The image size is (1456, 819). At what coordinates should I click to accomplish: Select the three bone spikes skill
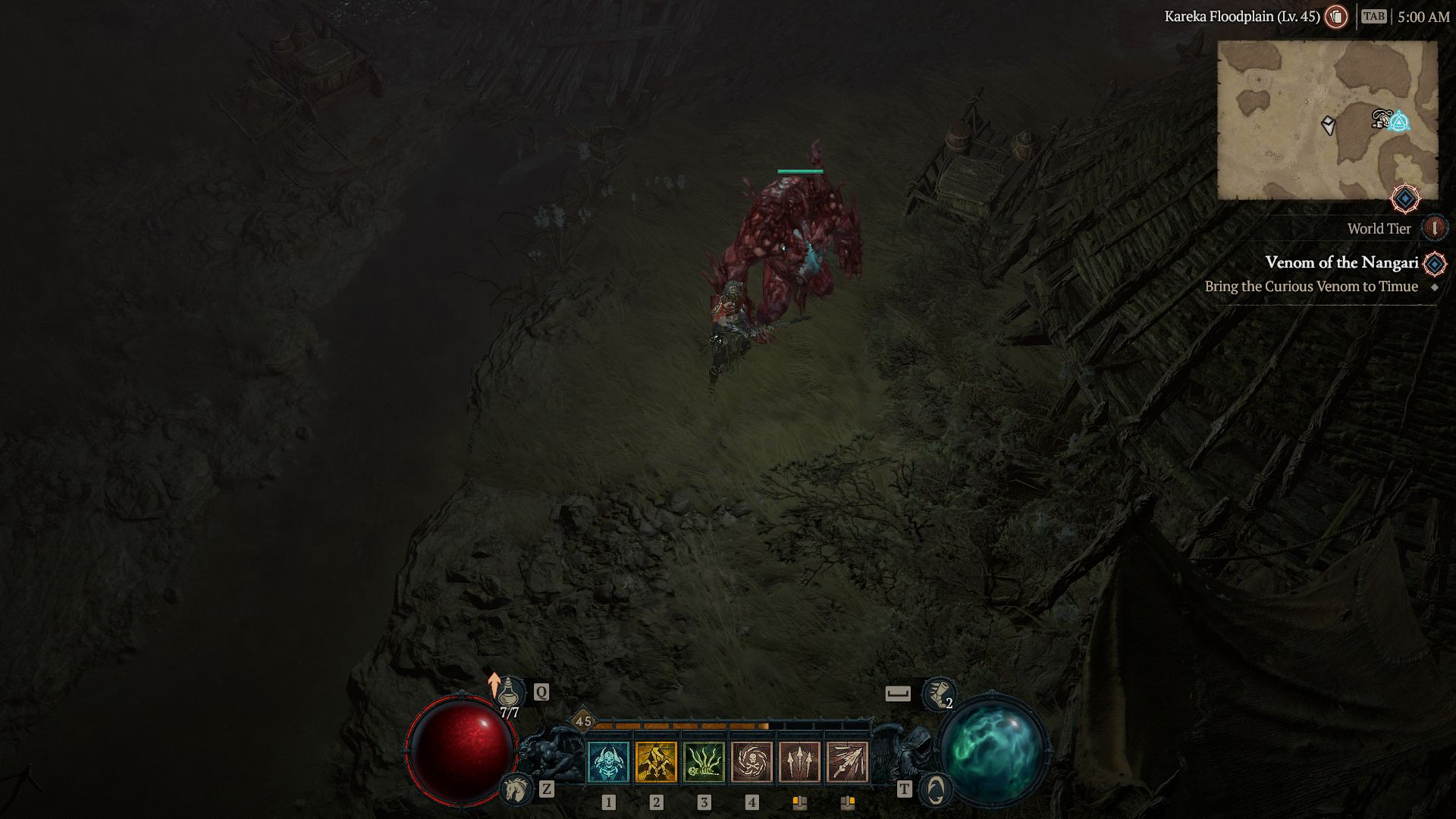[799, 761]
